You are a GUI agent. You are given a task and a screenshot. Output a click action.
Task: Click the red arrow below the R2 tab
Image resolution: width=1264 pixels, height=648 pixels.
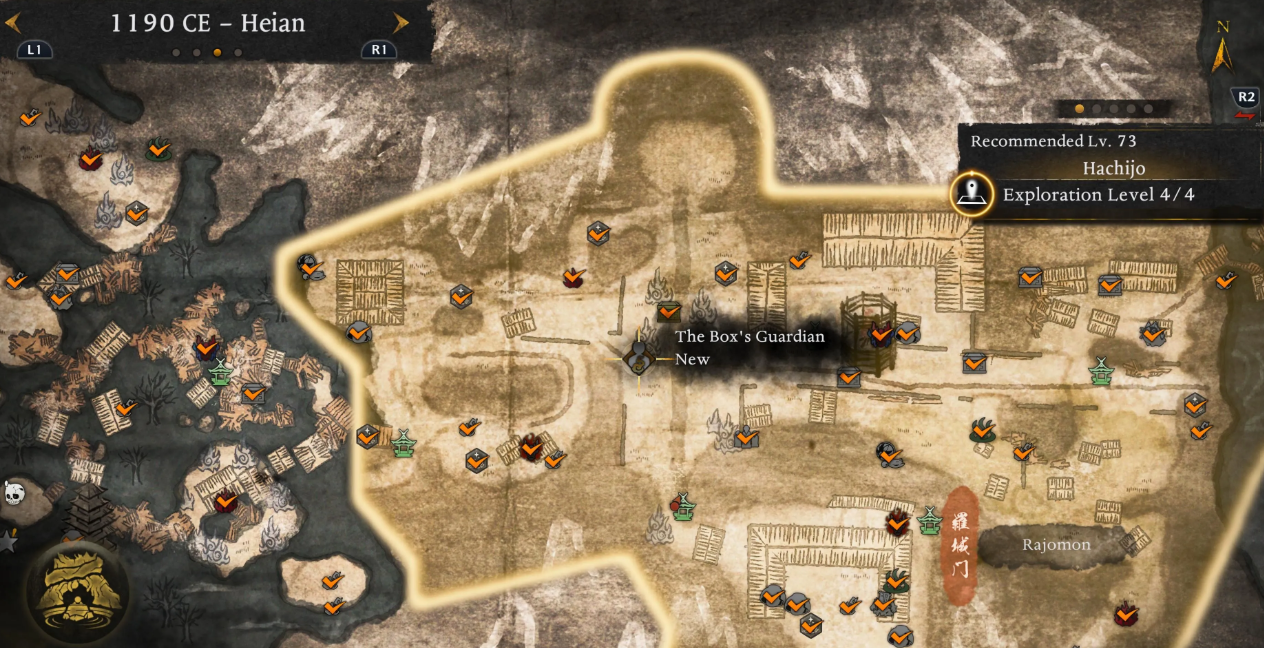tap(1245, 116)
